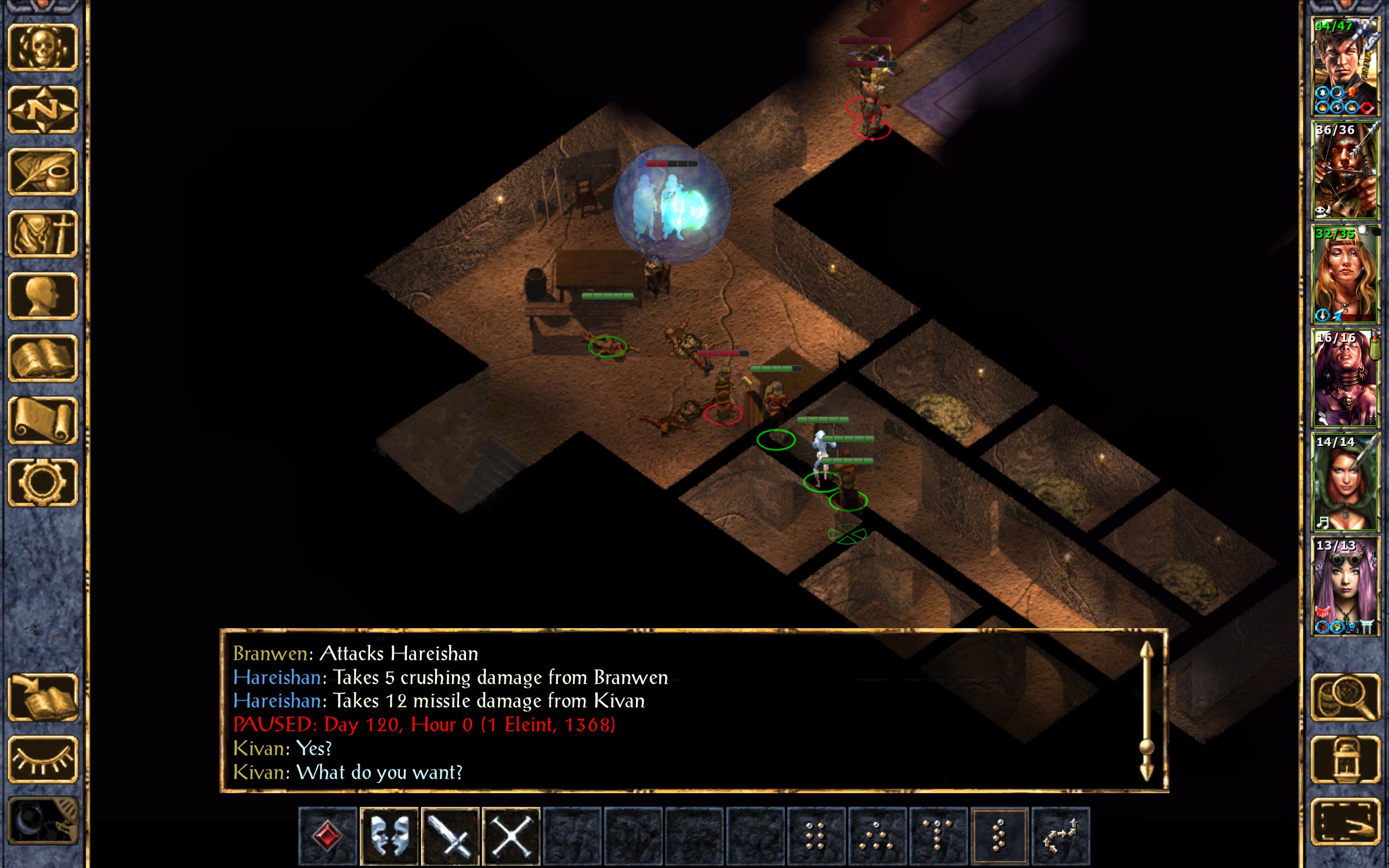Quick save with the book-and-arrow button

click(42, 697)
